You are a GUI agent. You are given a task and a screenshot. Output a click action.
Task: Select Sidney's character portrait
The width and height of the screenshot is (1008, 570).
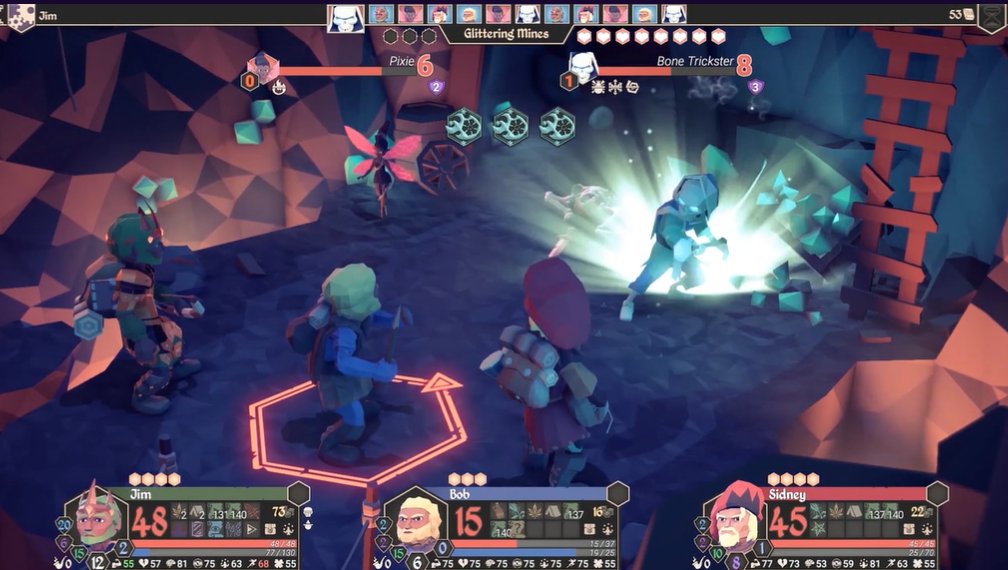click(738, 519)
